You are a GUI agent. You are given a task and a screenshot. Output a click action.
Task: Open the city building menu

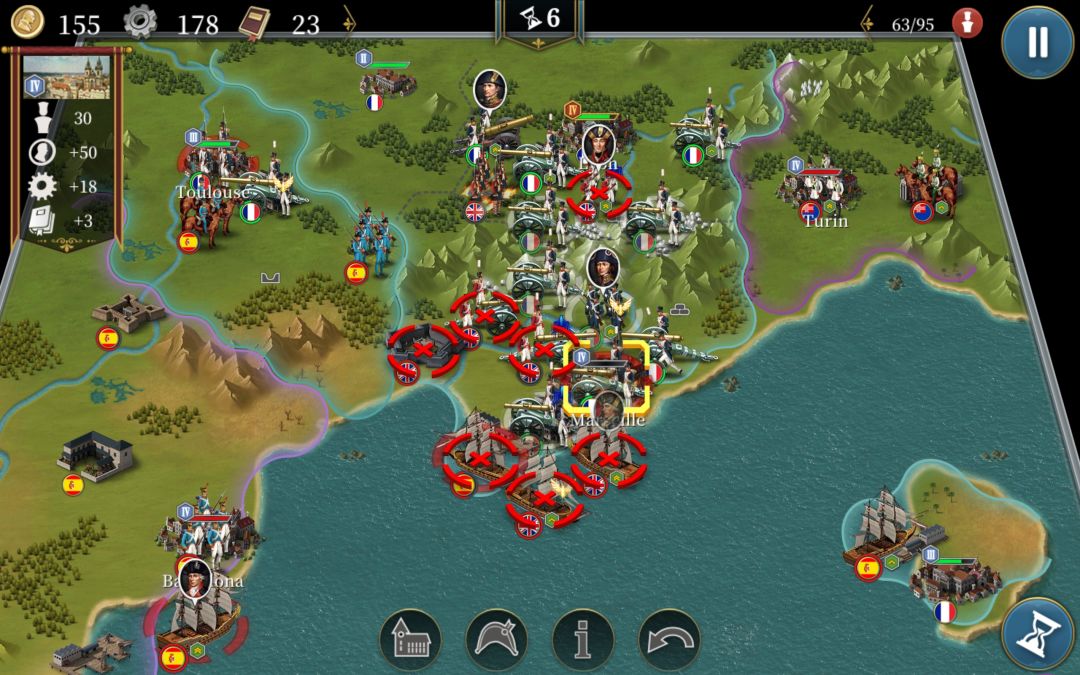tap(410, 640)
